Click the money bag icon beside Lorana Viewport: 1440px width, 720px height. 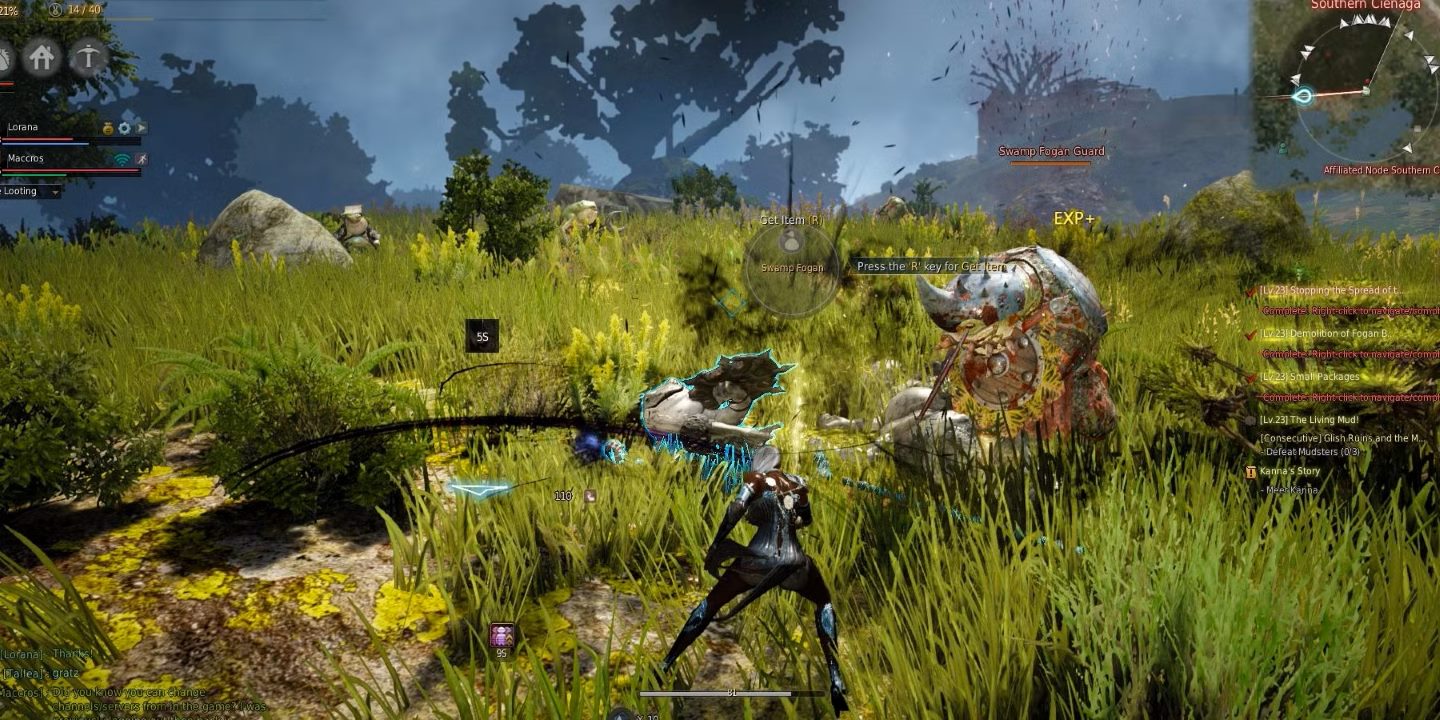tap(107, 128)
